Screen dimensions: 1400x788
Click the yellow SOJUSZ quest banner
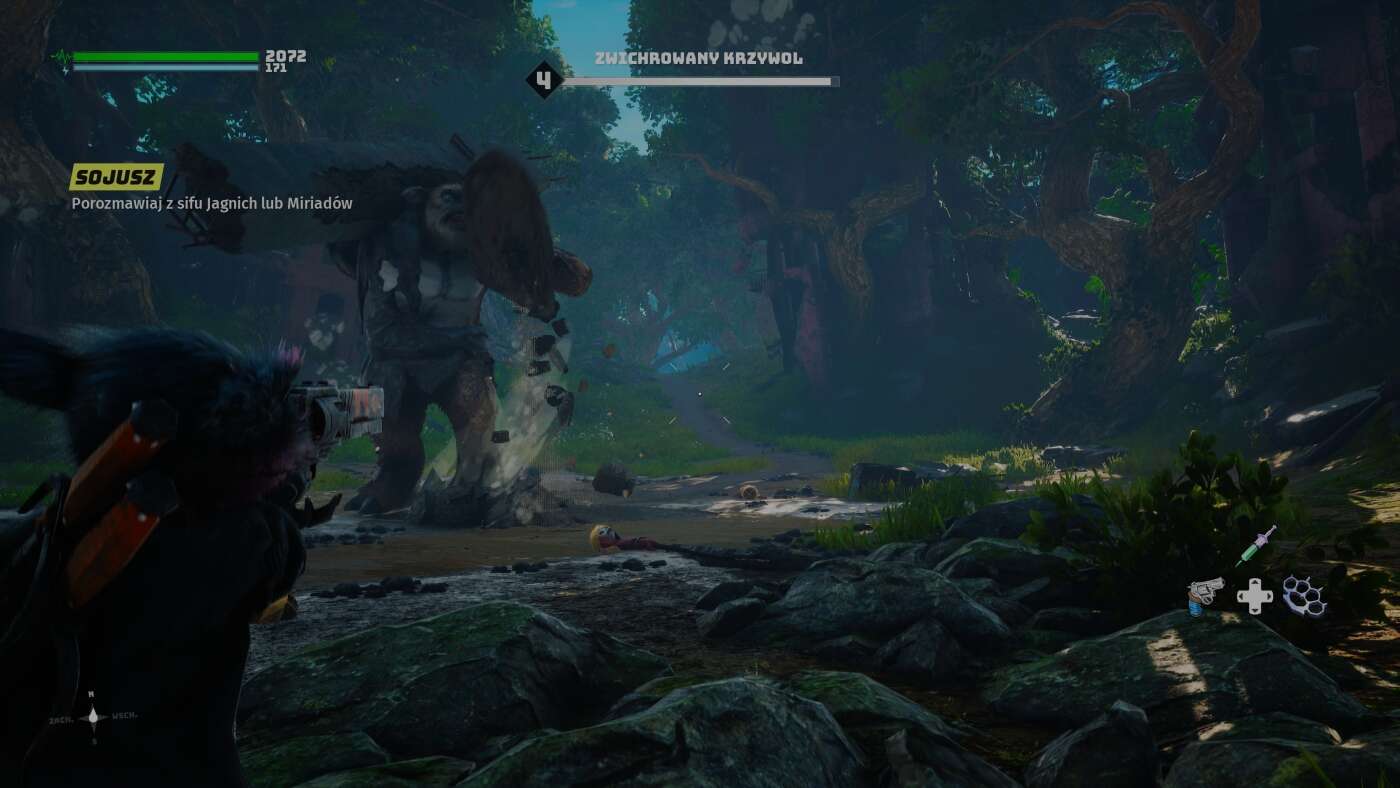[x=114, y=176]
